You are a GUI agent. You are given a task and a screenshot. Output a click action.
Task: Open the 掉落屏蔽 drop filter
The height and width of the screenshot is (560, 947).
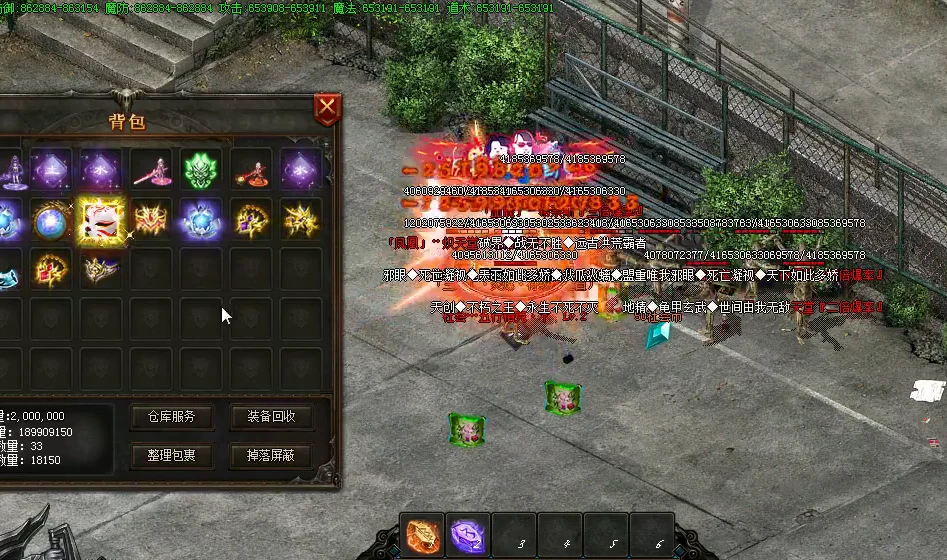point(270,456)
